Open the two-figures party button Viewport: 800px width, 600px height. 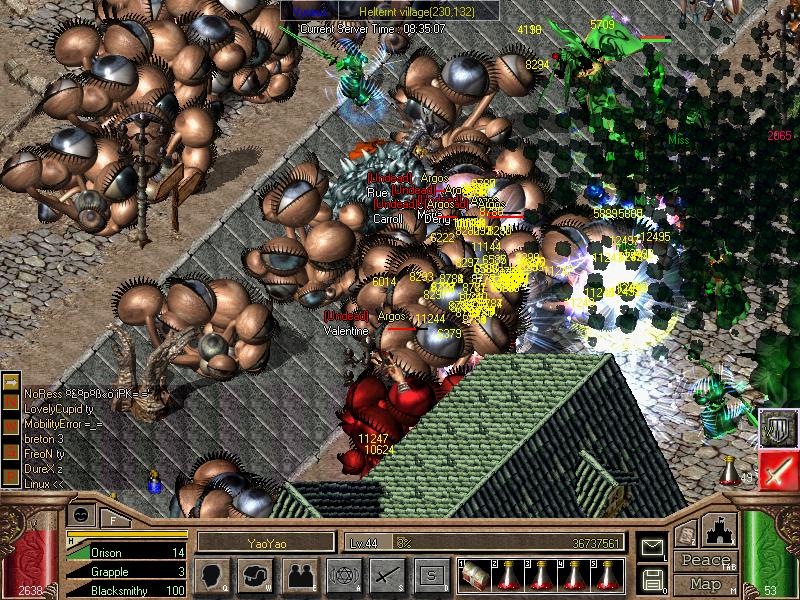coord(299,575)
